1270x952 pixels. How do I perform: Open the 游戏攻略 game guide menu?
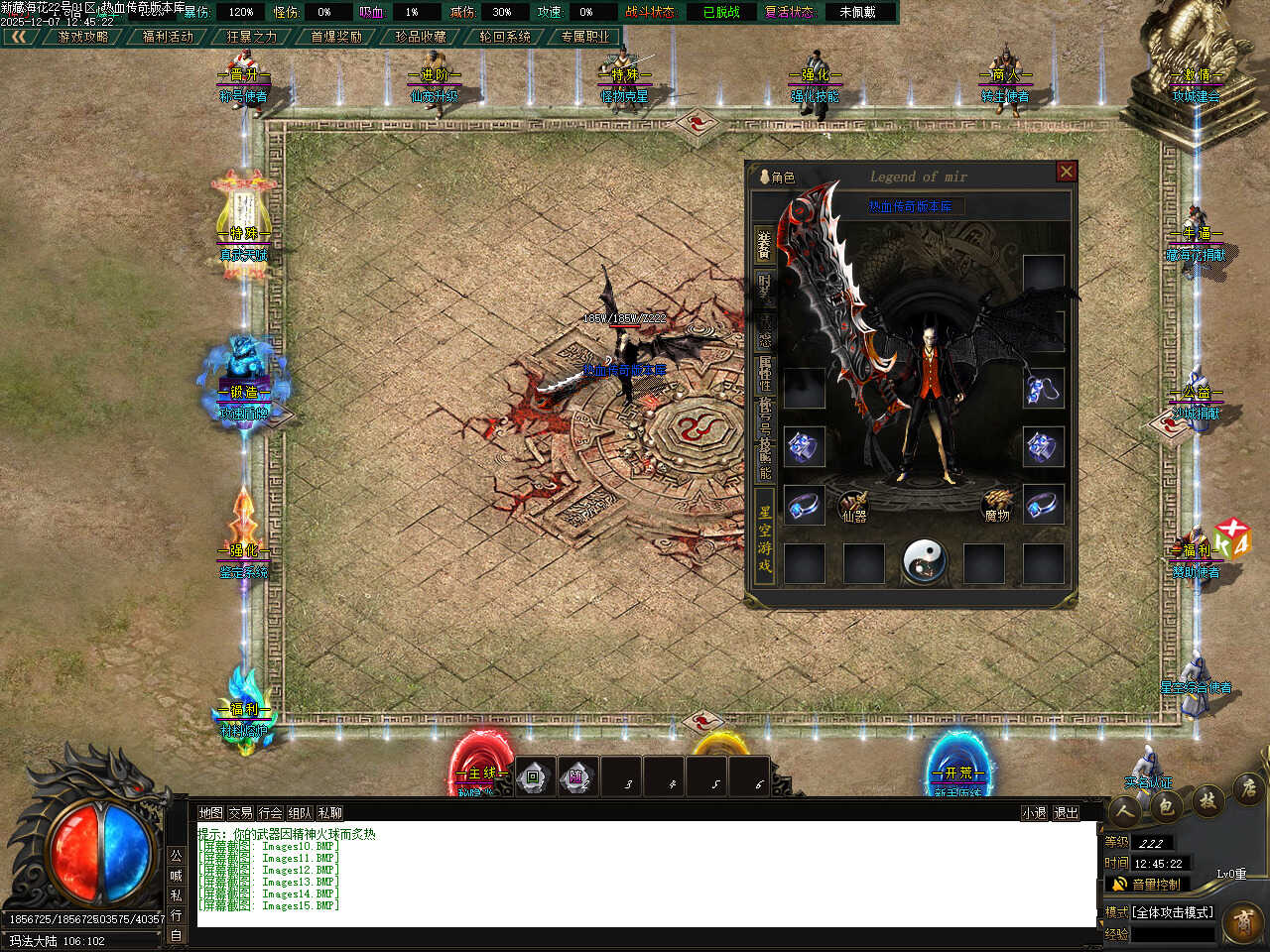tap(83, 37)
